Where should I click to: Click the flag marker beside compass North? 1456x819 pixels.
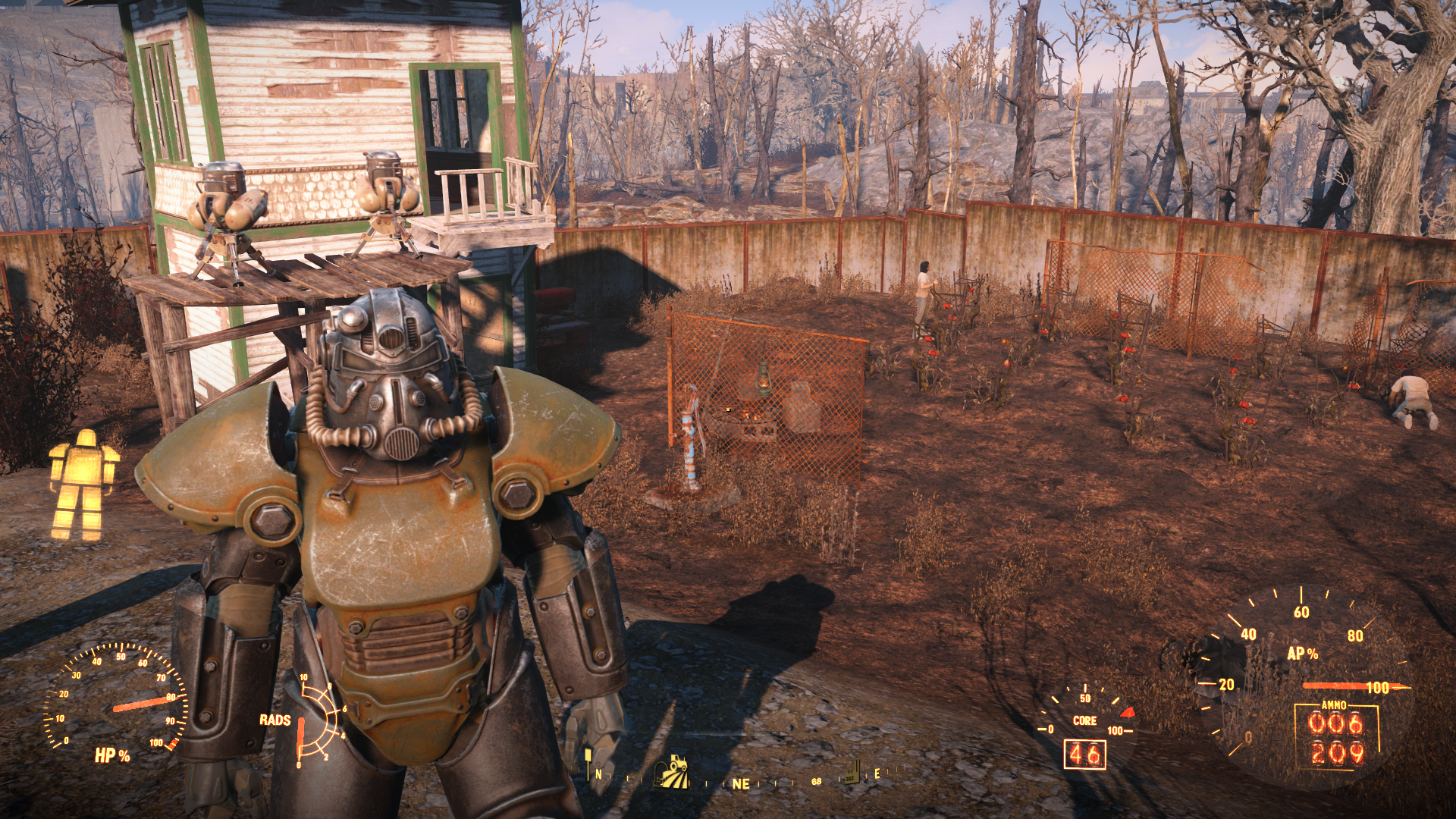(588, 760)
